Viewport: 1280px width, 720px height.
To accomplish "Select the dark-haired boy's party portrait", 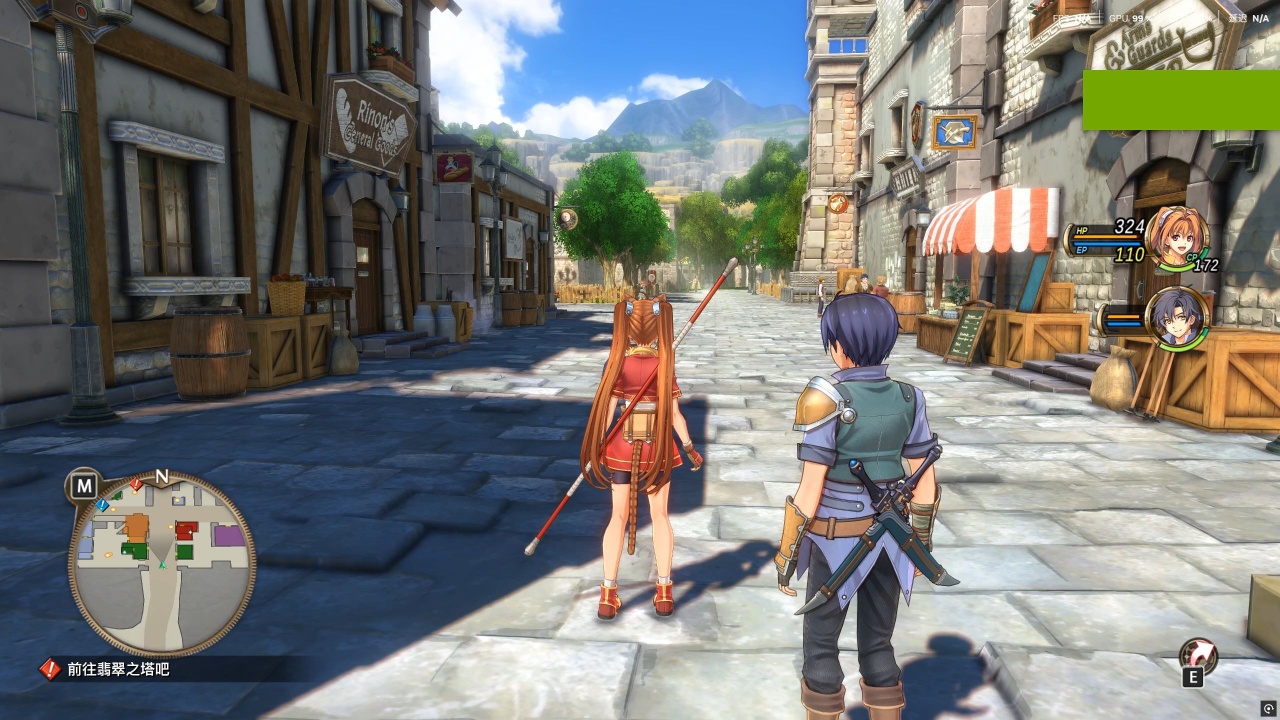I will [x=1176, y=318].
